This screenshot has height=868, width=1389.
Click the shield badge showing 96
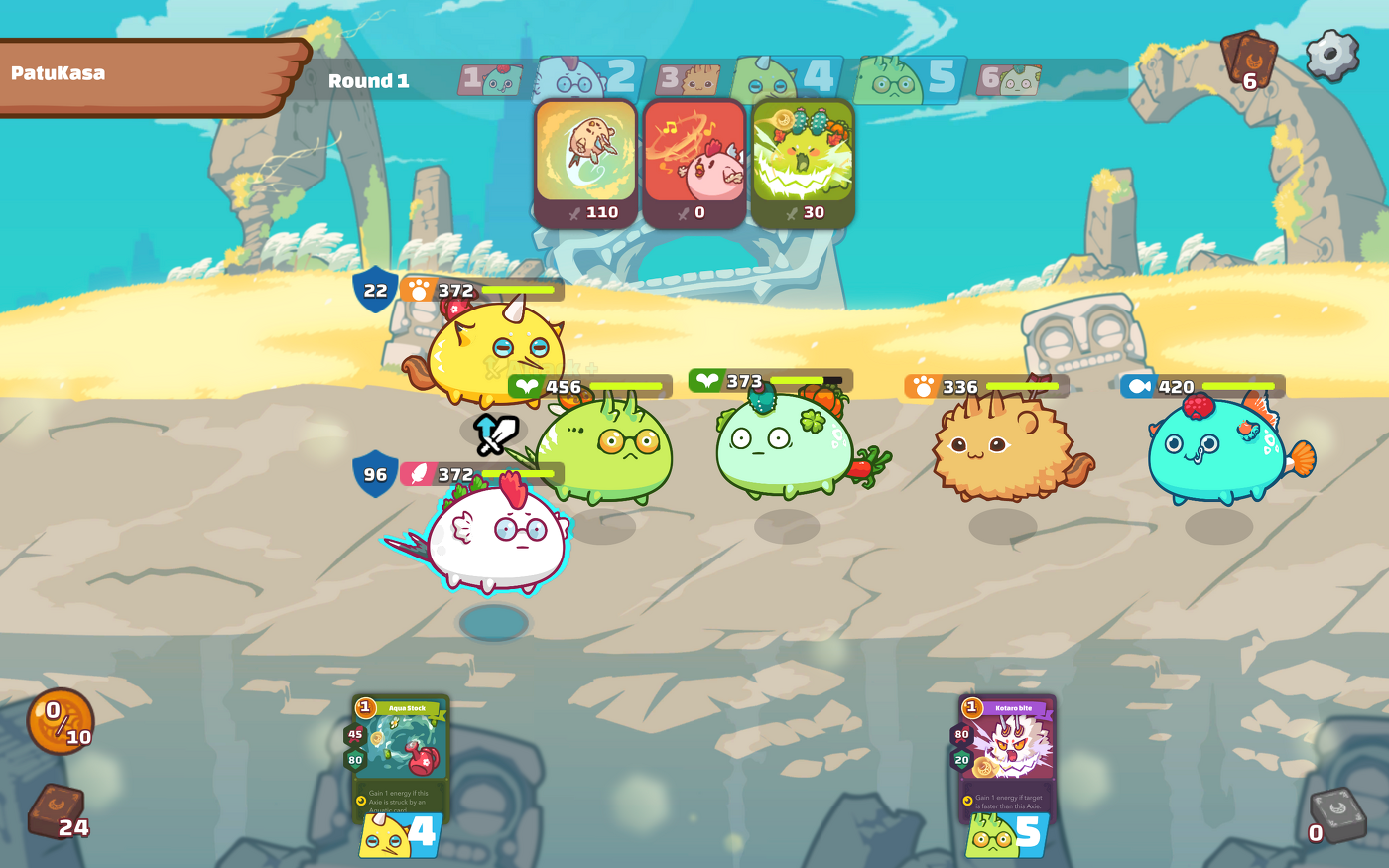coord(375,474)
